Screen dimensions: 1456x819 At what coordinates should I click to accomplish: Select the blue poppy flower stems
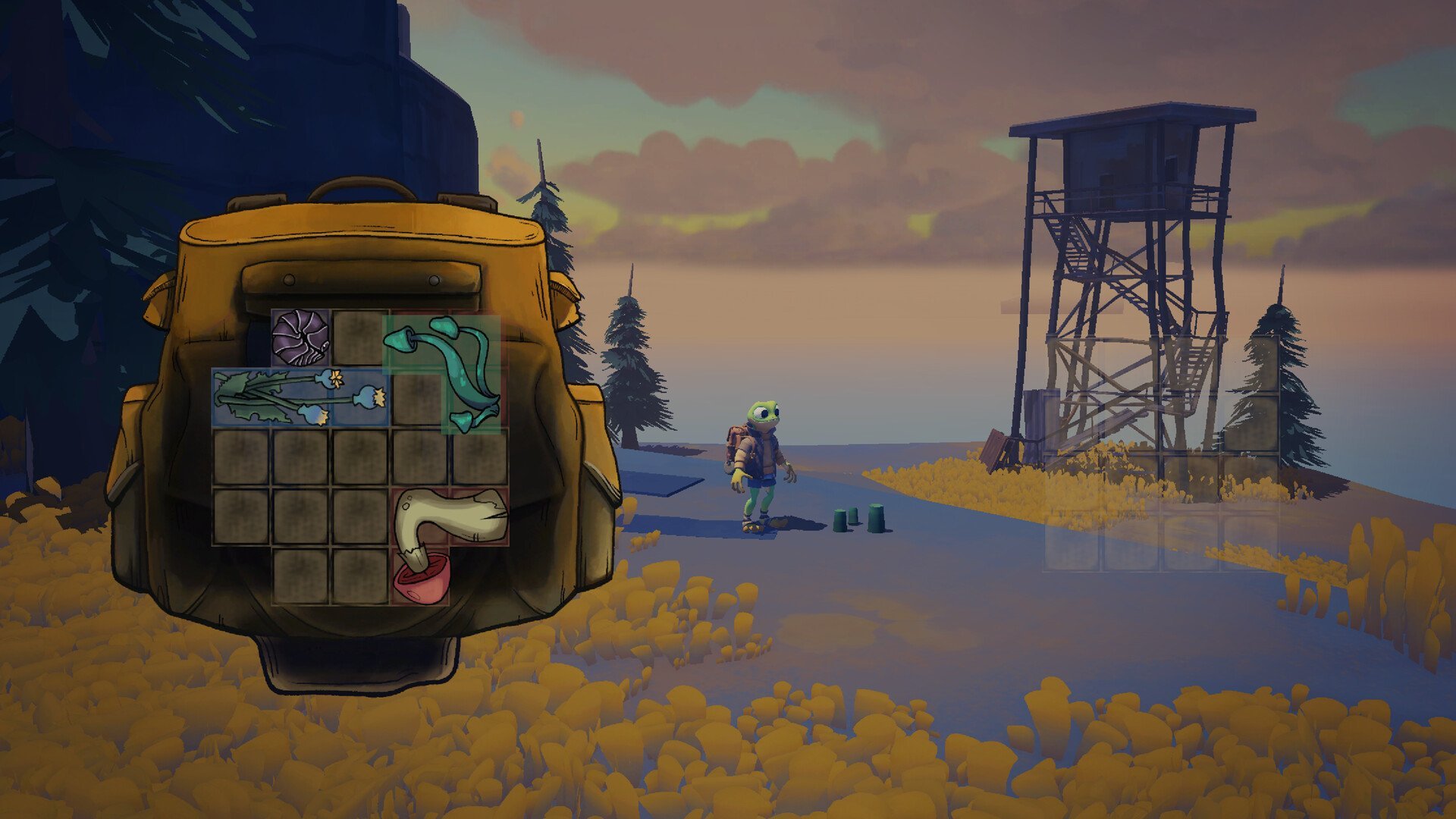click(x=300, y=397)
